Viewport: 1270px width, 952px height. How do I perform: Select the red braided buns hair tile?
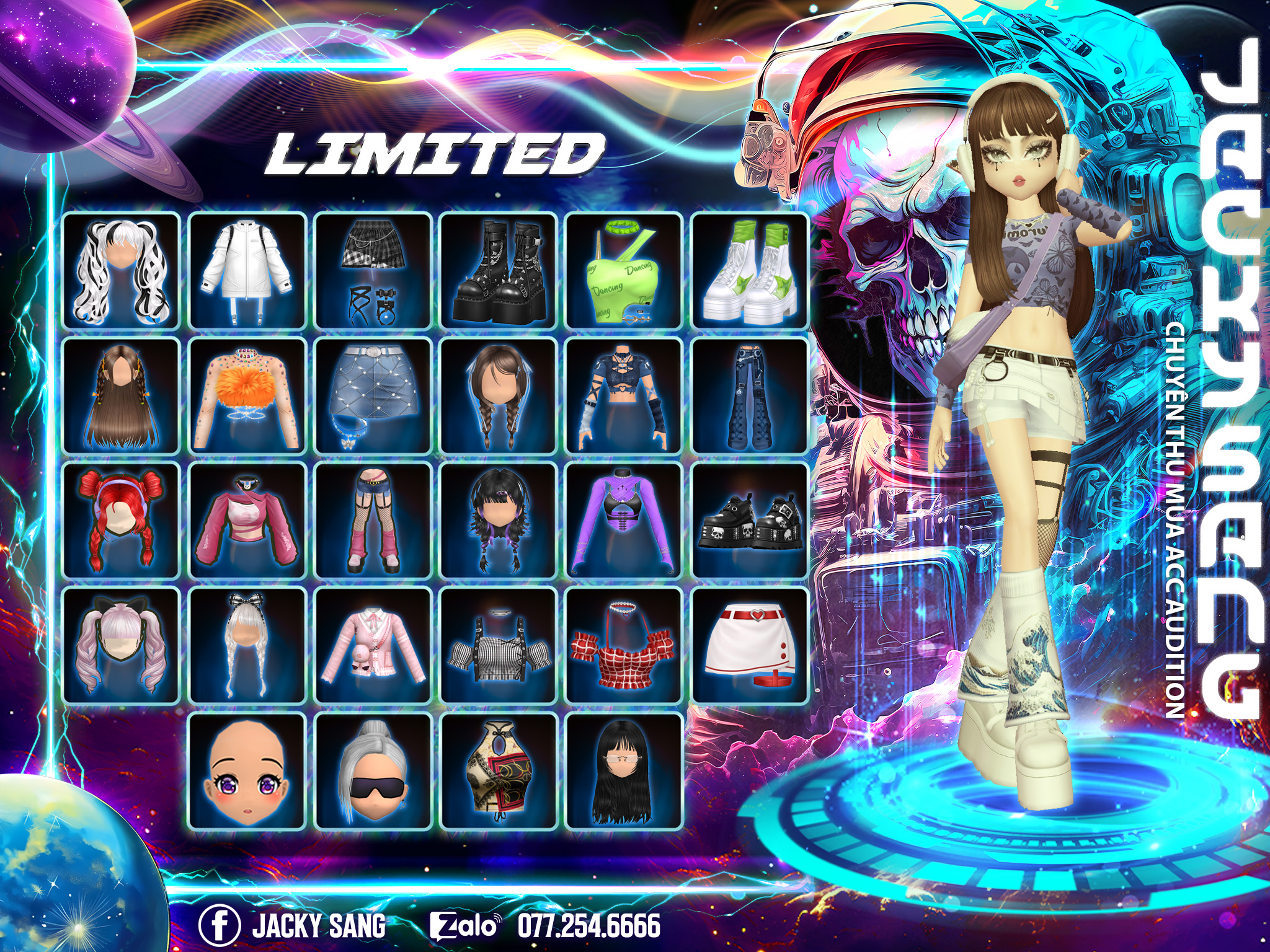click(121, 521)
